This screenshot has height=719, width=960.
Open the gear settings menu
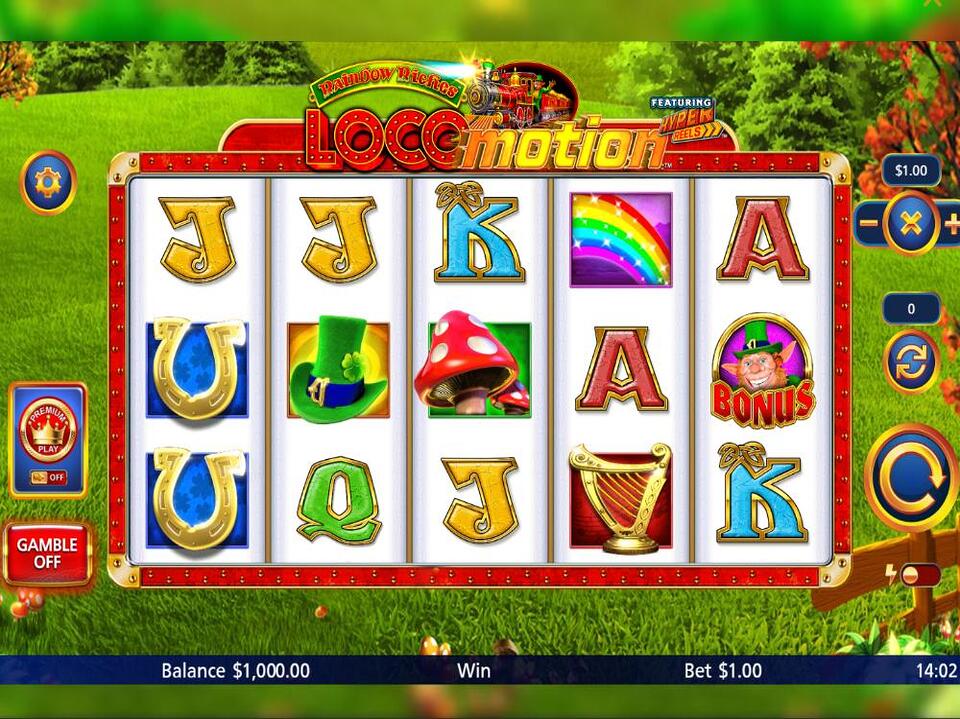coord(48,182)
